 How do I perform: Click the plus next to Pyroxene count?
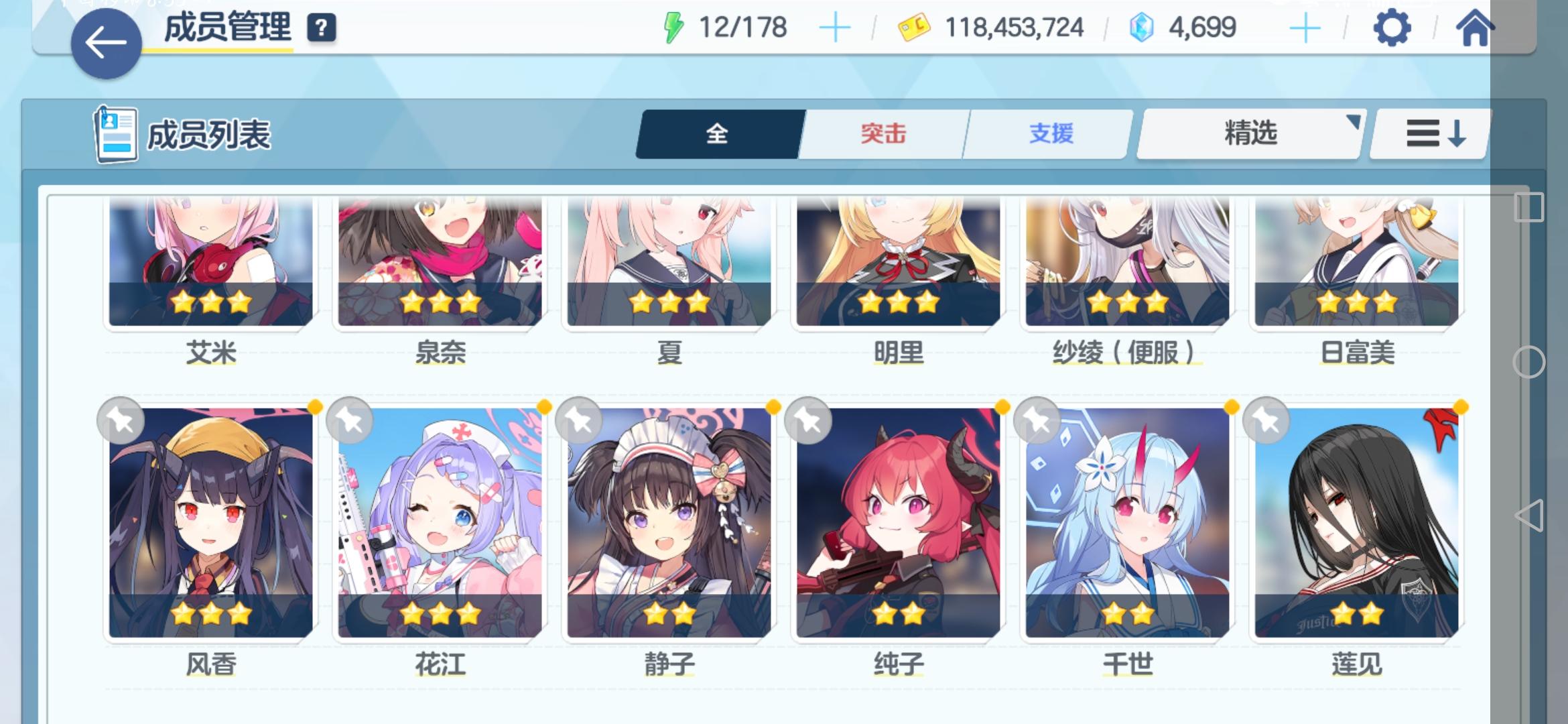tap(1304, 27)
